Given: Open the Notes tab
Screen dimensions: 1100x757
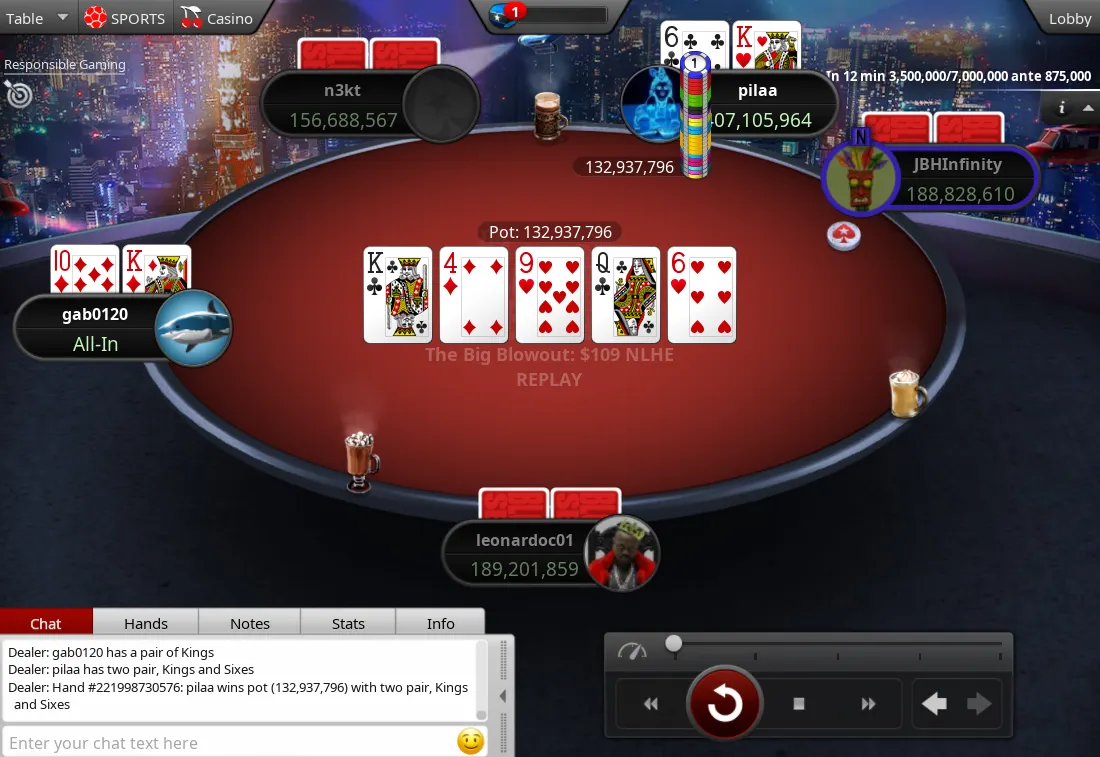Looking at the screenshot, I should point(250,623).
